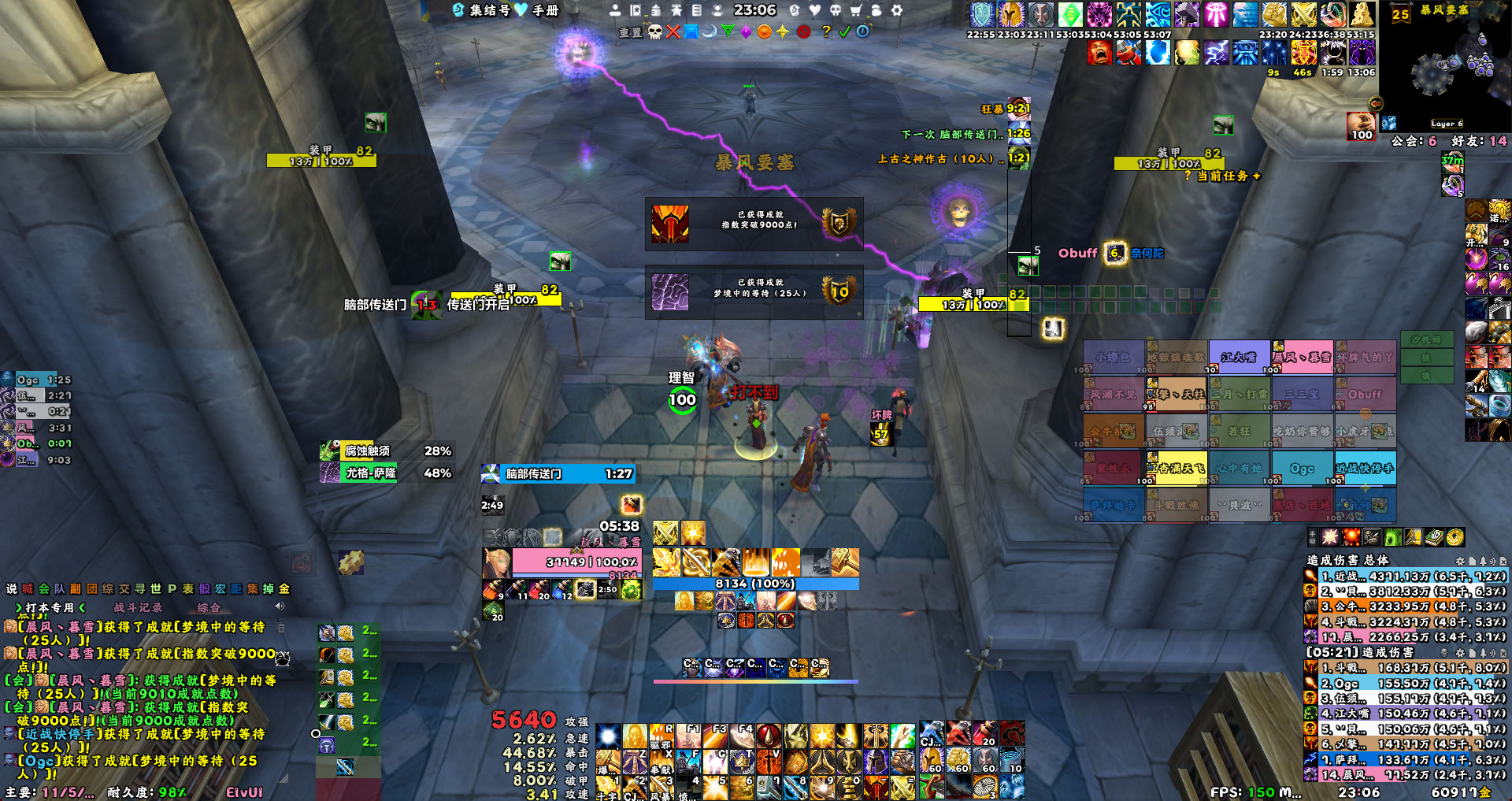Select the 会 guild chat channel button
This screenshot has width=1512, height=801.
pyautogui.click(x=43, y=588)
